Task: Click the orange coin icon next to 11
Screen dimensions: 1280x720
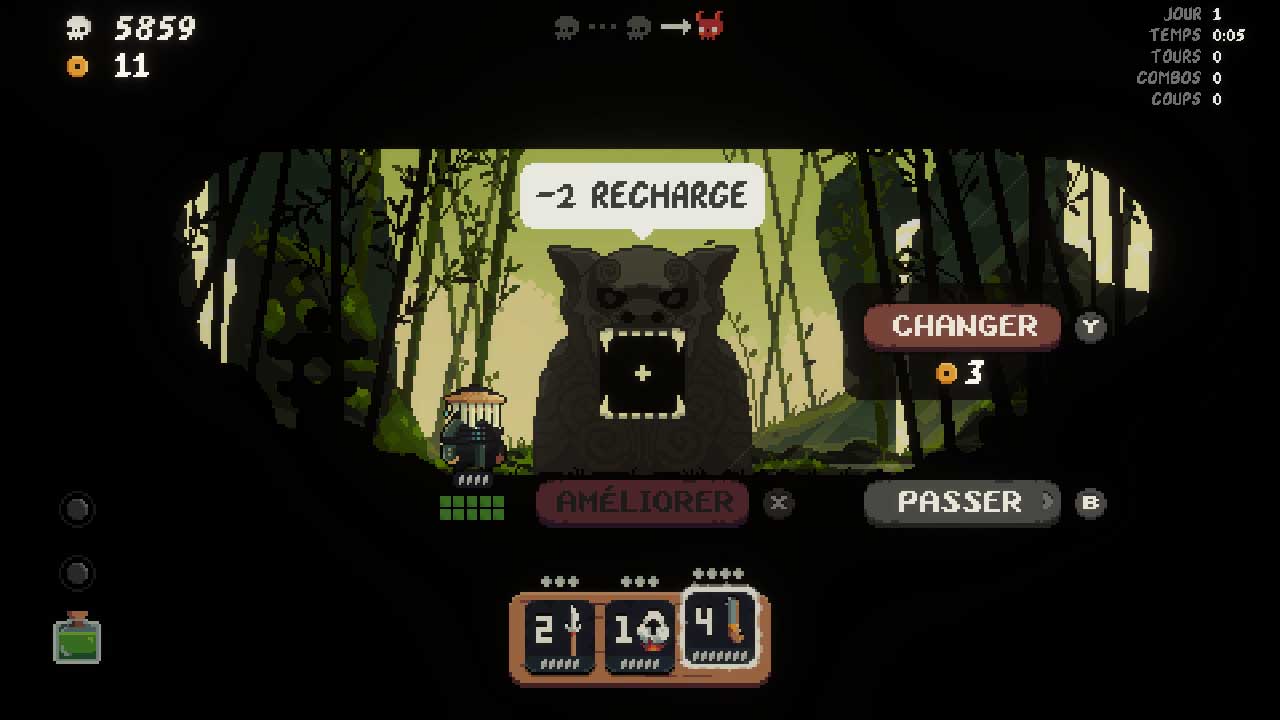Action: coord(77,66)
